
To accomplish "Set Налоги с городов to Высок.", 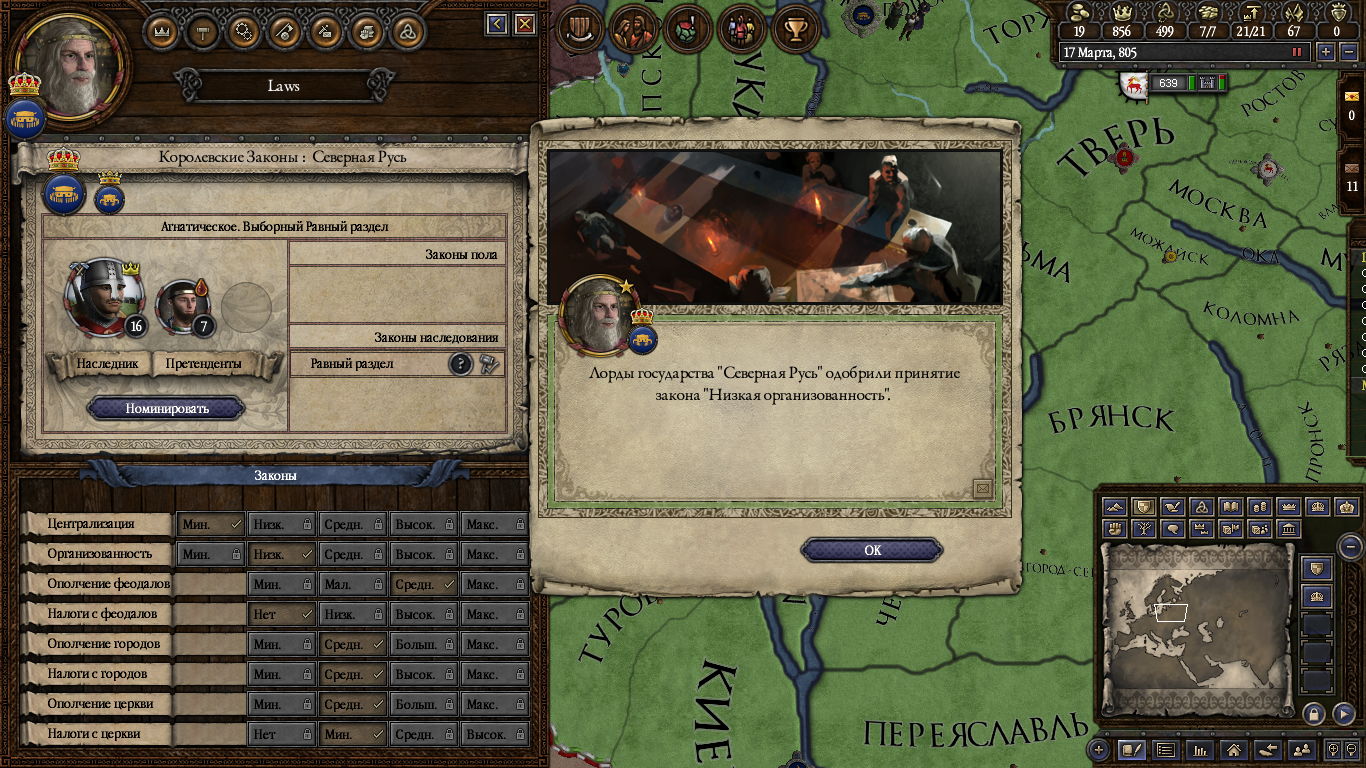I will (424, 674).
